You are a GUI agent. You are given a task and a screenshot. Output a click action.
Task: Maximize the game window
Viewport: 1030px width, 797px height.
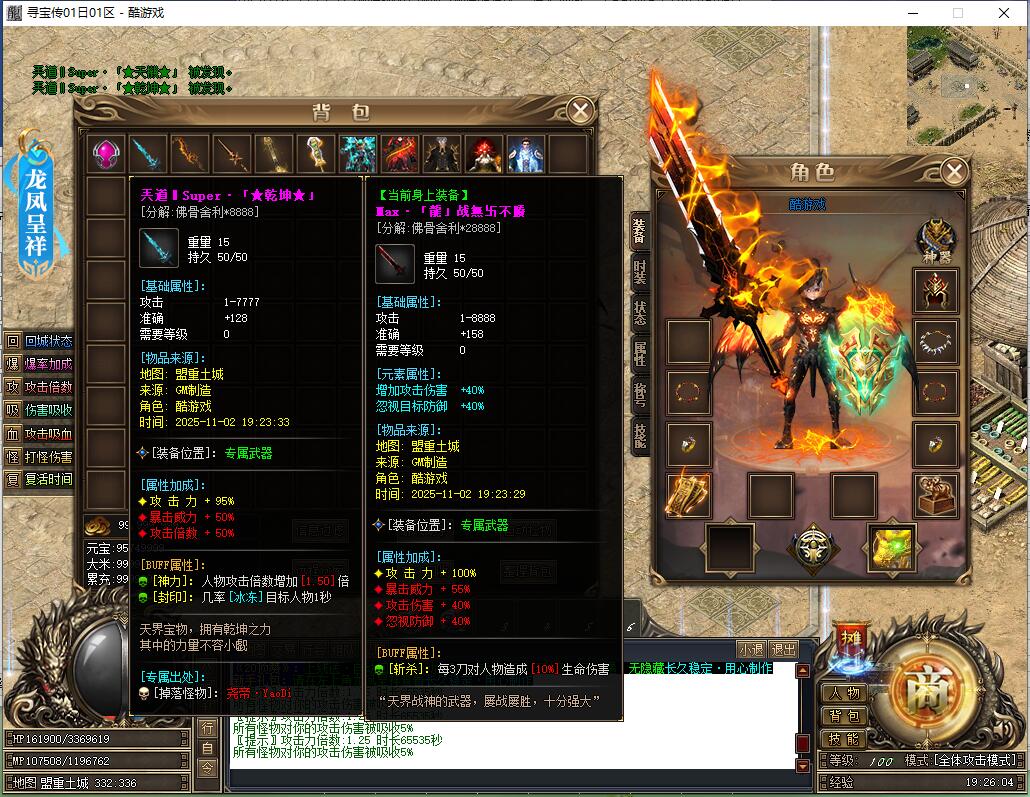(957, 13)
